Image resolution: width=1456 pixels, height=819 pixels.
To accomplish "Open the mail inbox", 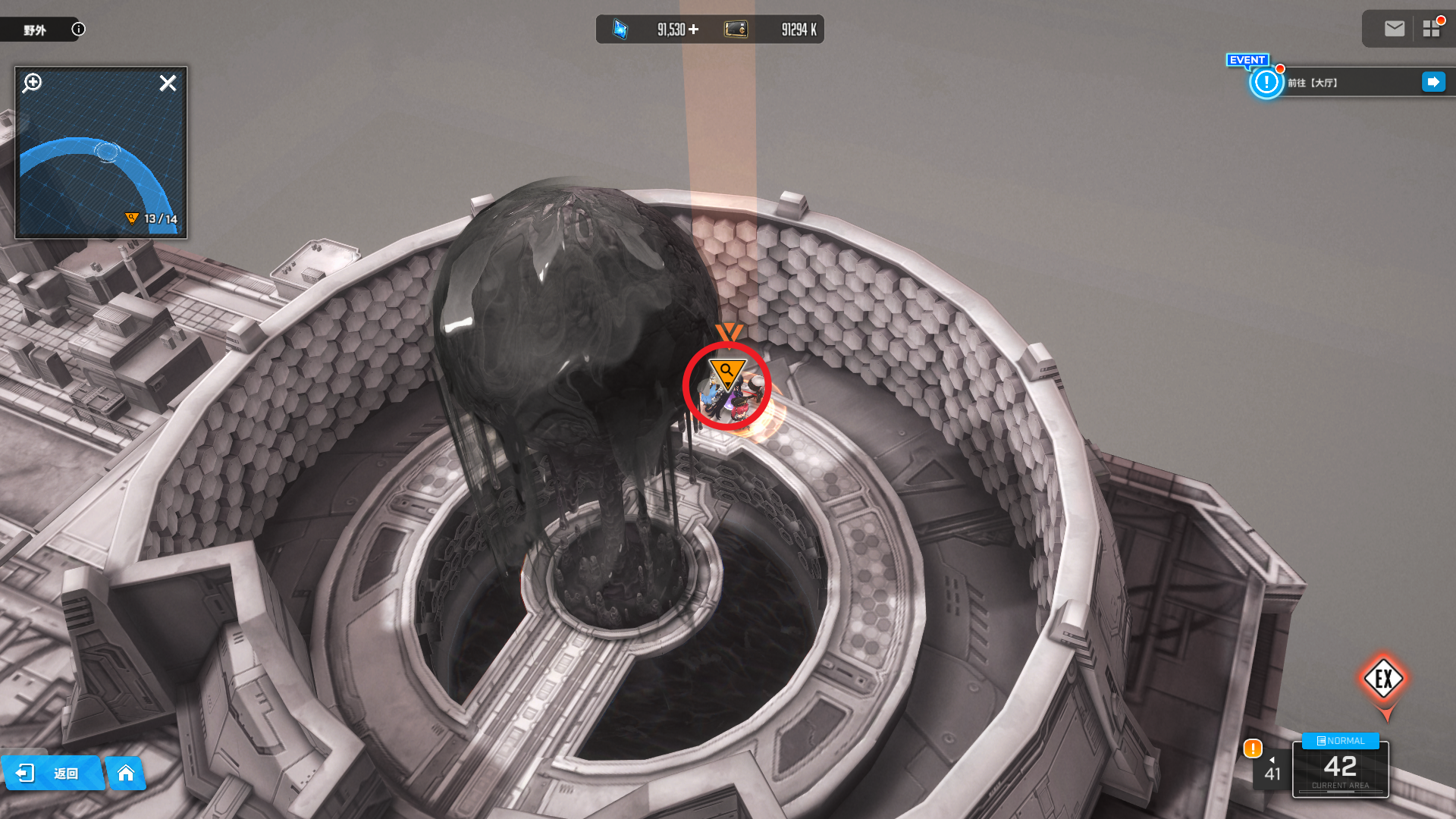I will 1394,29.
